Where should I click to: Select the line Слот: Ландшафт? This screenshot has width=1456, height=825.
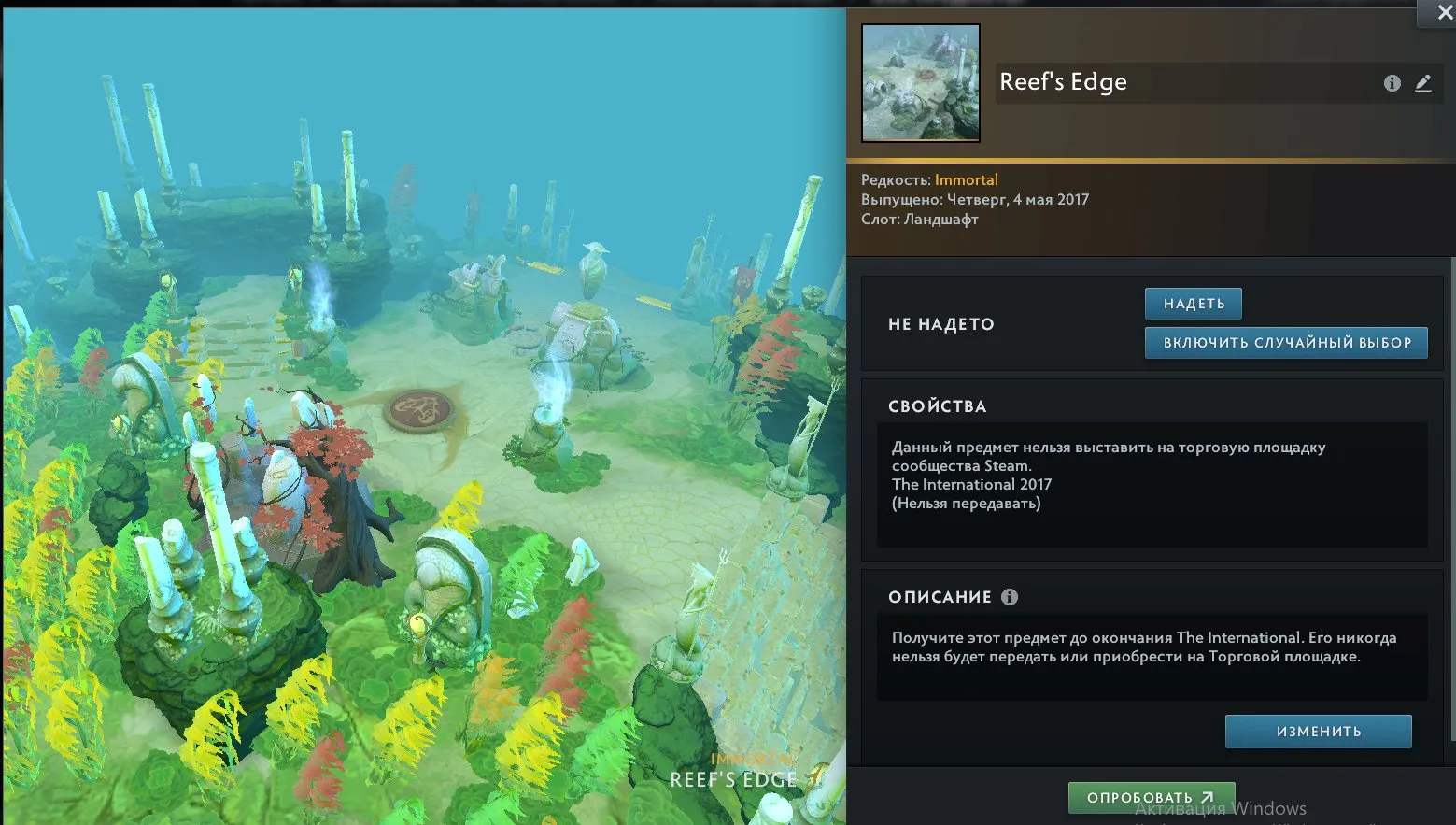pos(919,219)
